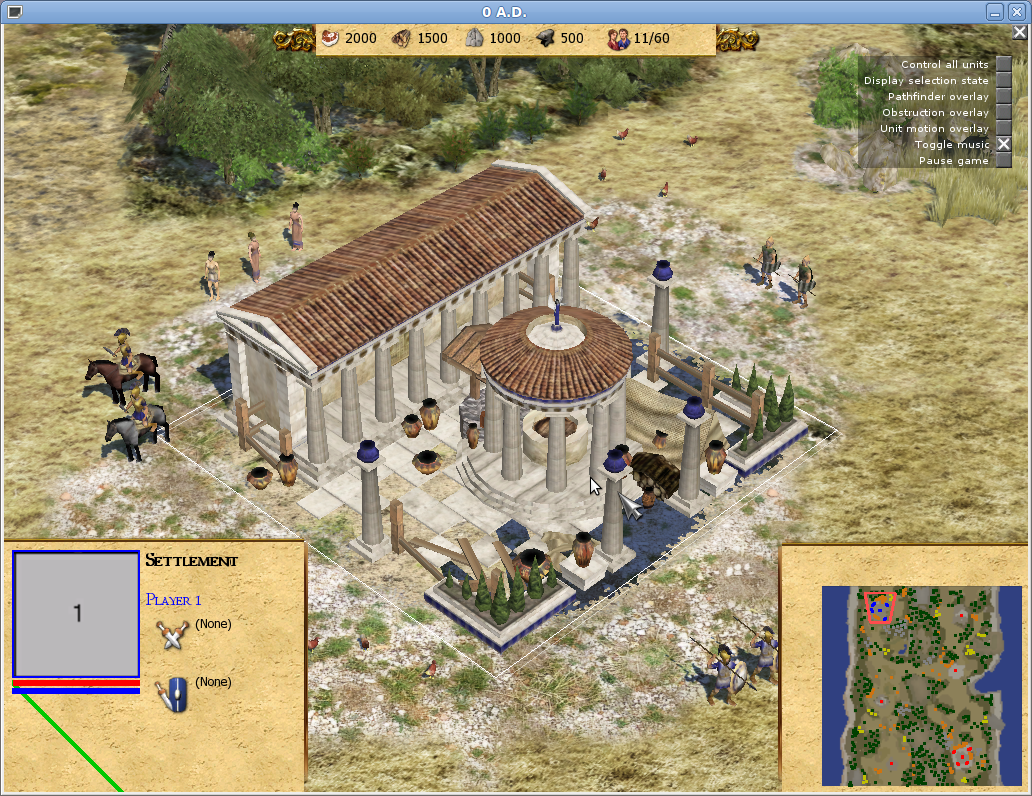This screenshot has width=1032, height=796.
Task: Click the shield and sword armor icon
Action: tap(173, 692)
